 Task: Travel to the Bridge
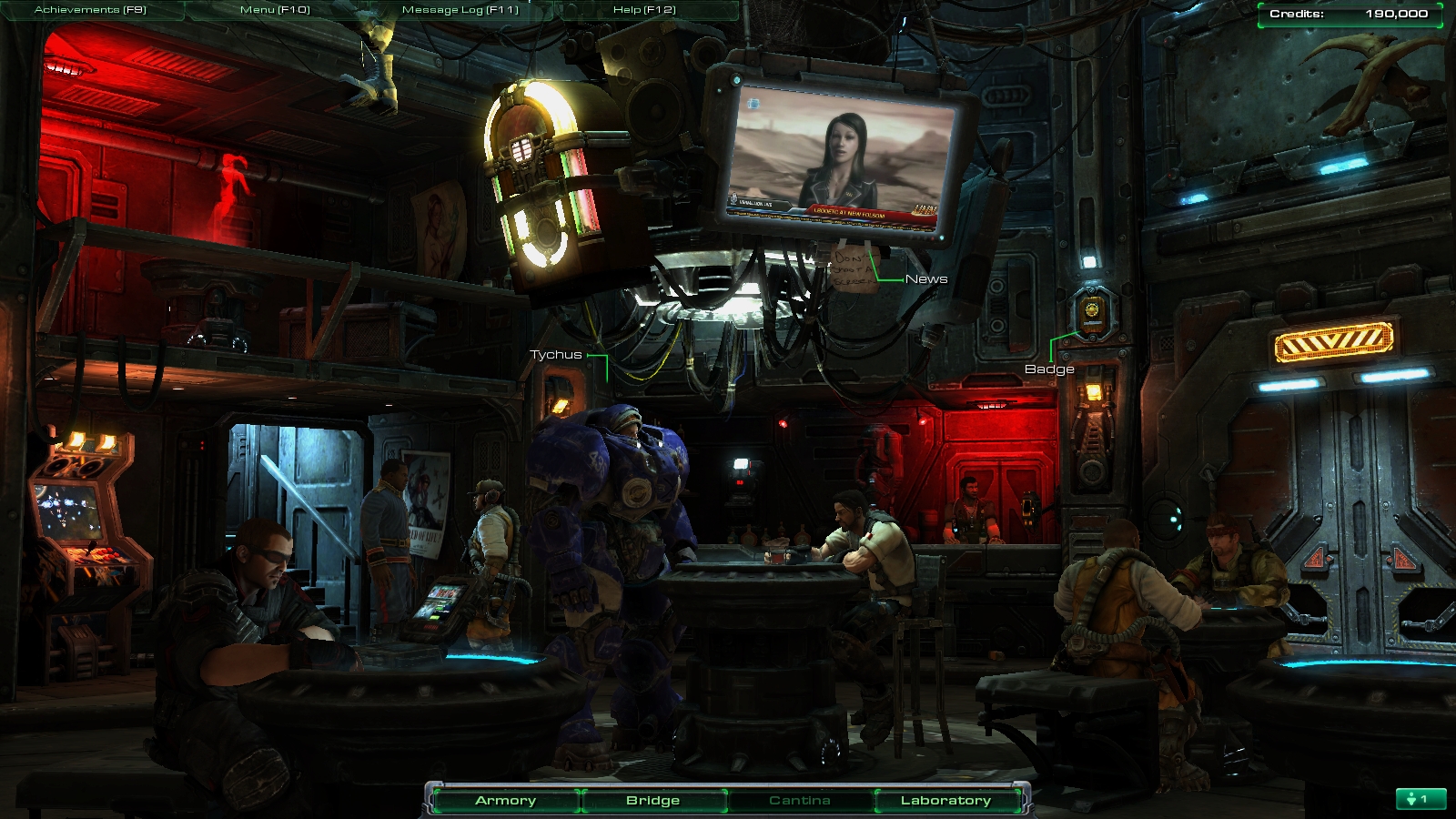click(x=652, y=801)
